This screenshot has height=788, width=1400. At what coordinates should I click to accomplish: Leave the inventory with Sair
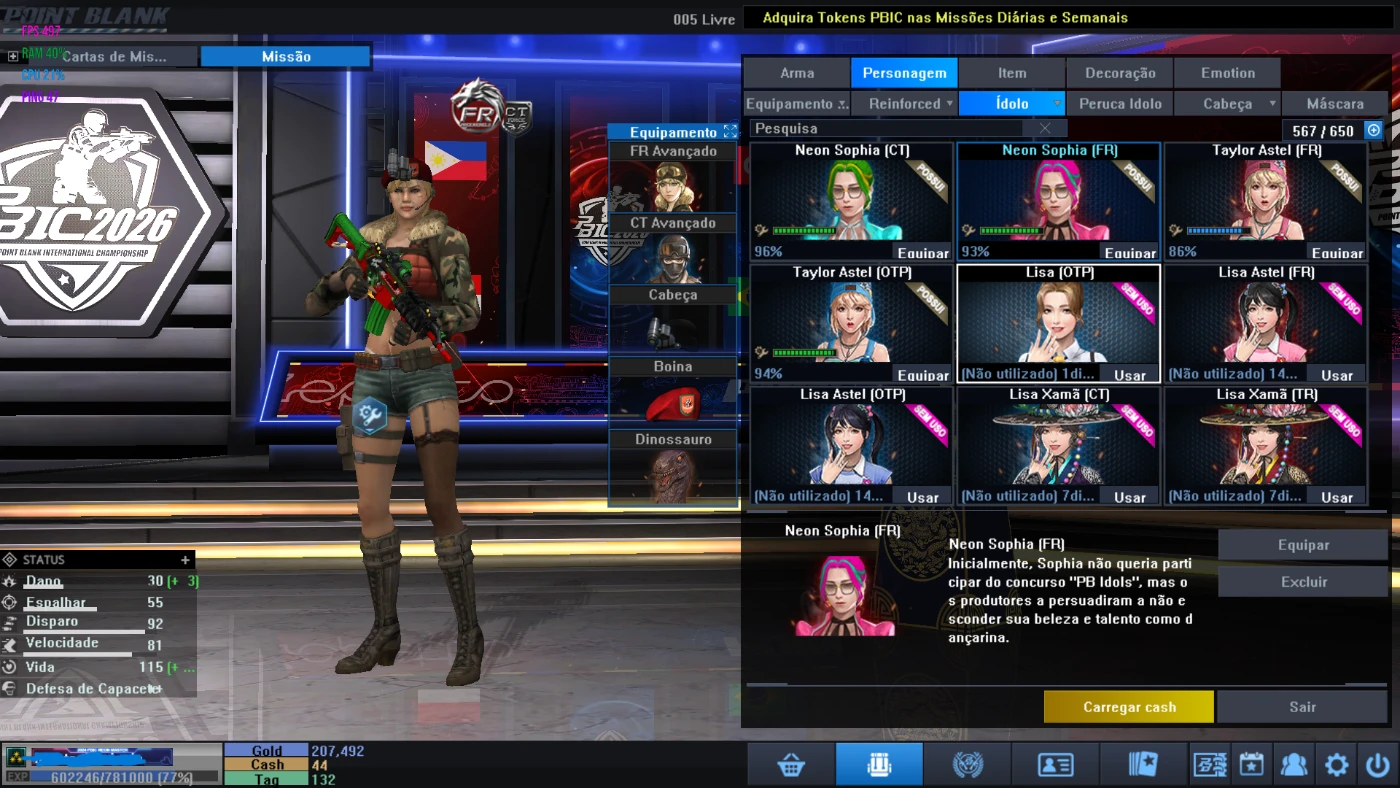click(x=1302, y=707)
